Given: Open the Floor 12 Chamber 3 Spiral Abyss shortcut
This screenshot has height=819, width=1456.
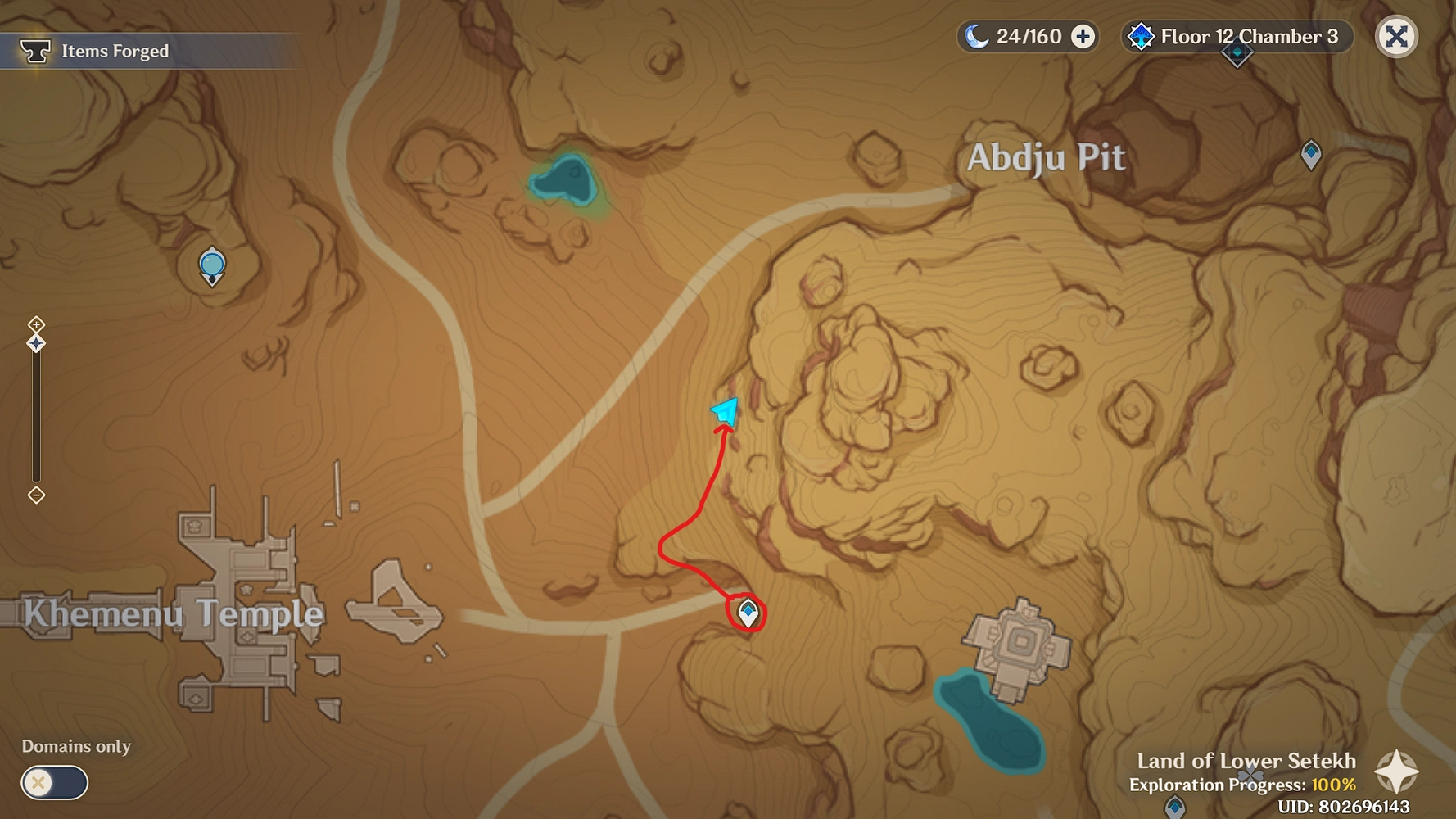Looking at the screenshot, I should pyautogui.click(x=1237, y=37).
